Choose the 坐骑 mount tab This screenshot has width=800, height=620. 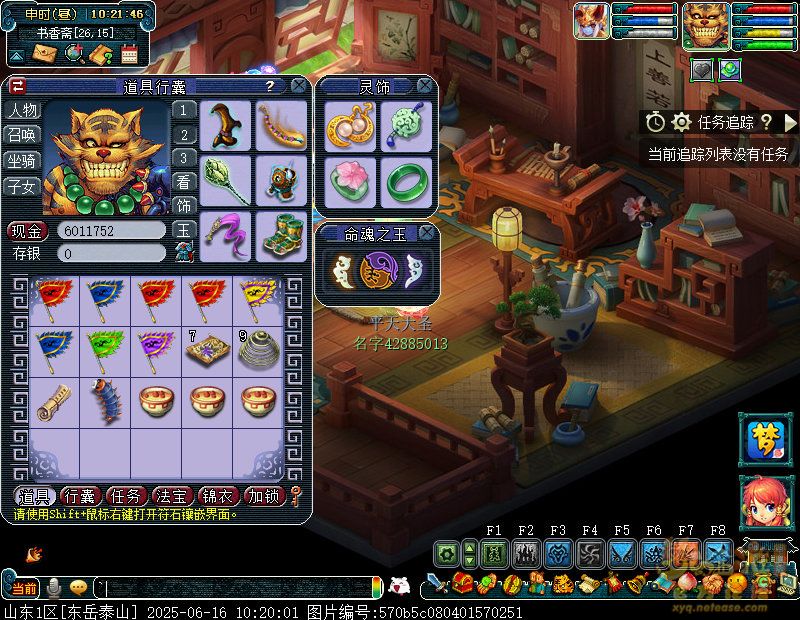point(22,160)
